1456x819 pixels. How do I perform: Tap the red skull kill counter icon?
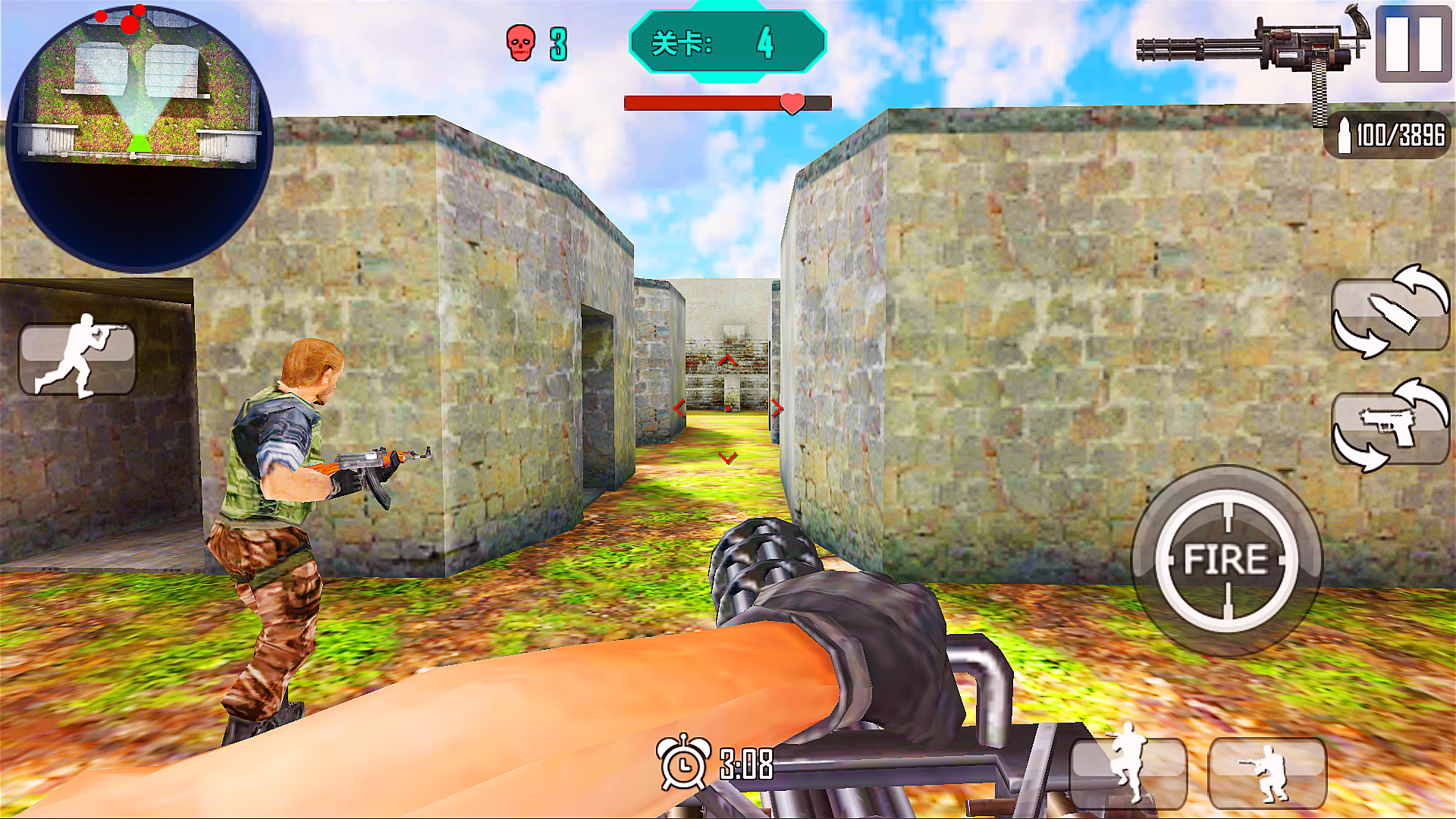coord(520,43)
